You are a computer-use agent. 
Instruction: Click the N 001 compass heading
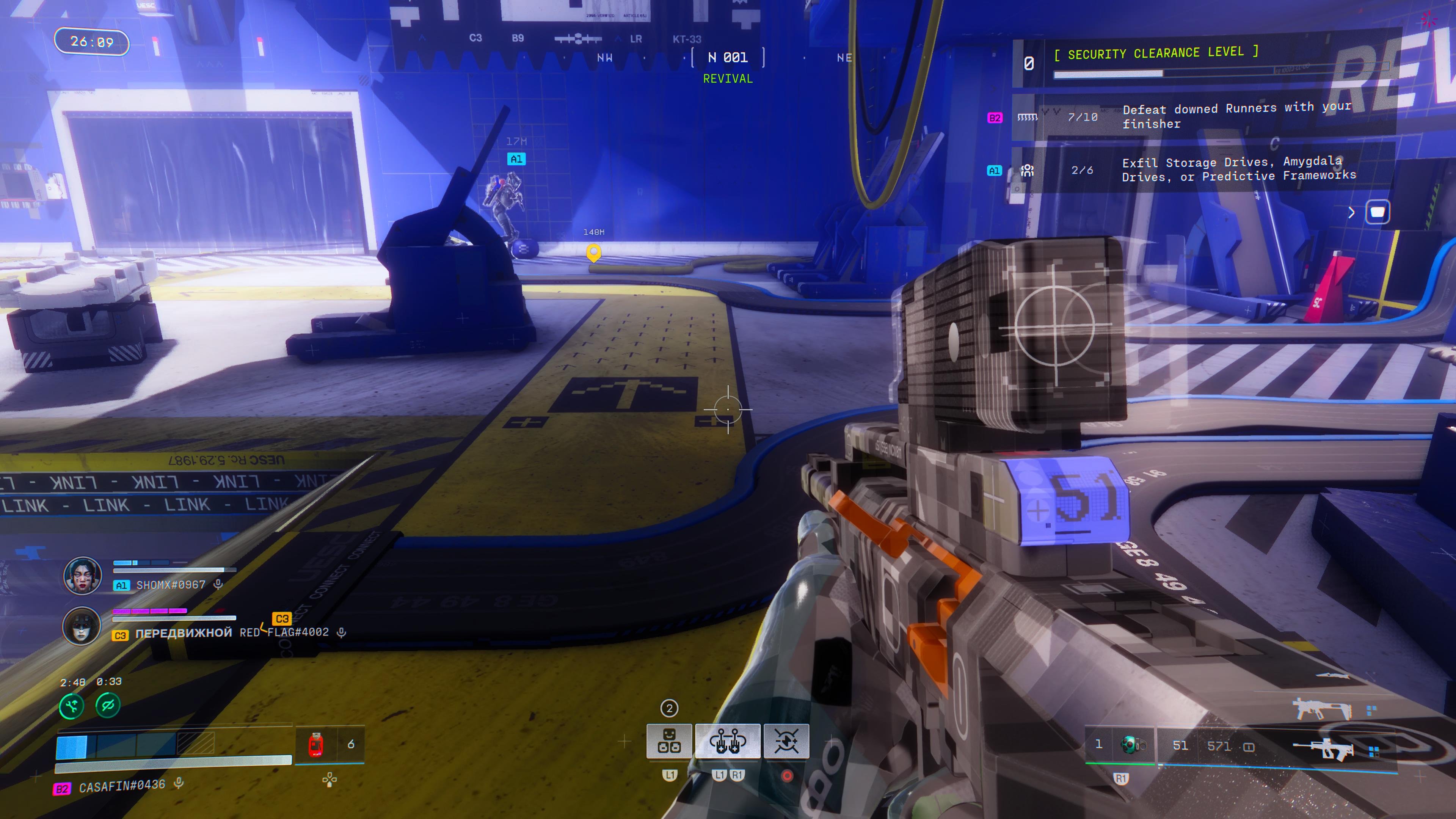728,58
